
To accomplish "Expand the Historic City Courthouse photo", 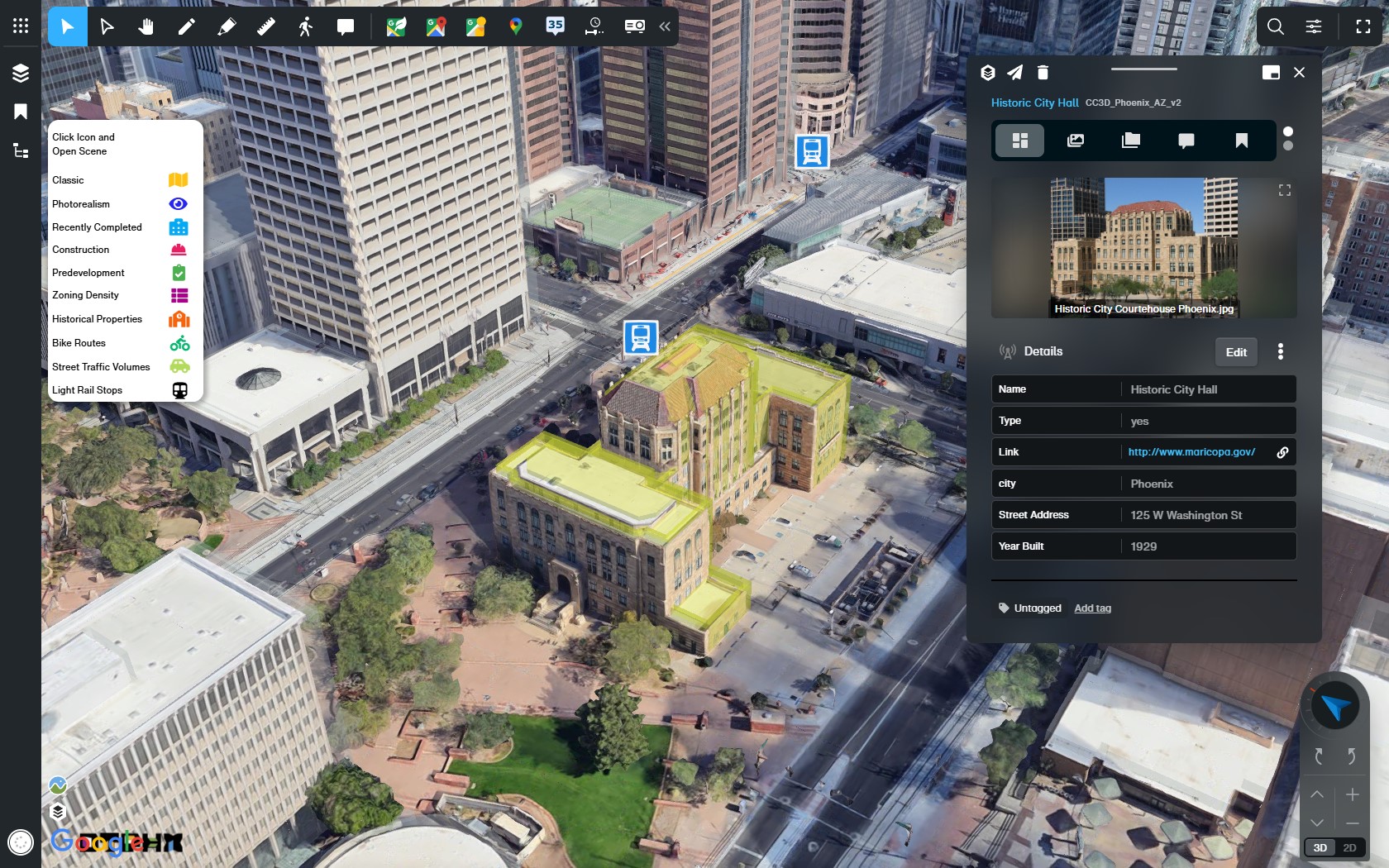I will coord(1284,191).
